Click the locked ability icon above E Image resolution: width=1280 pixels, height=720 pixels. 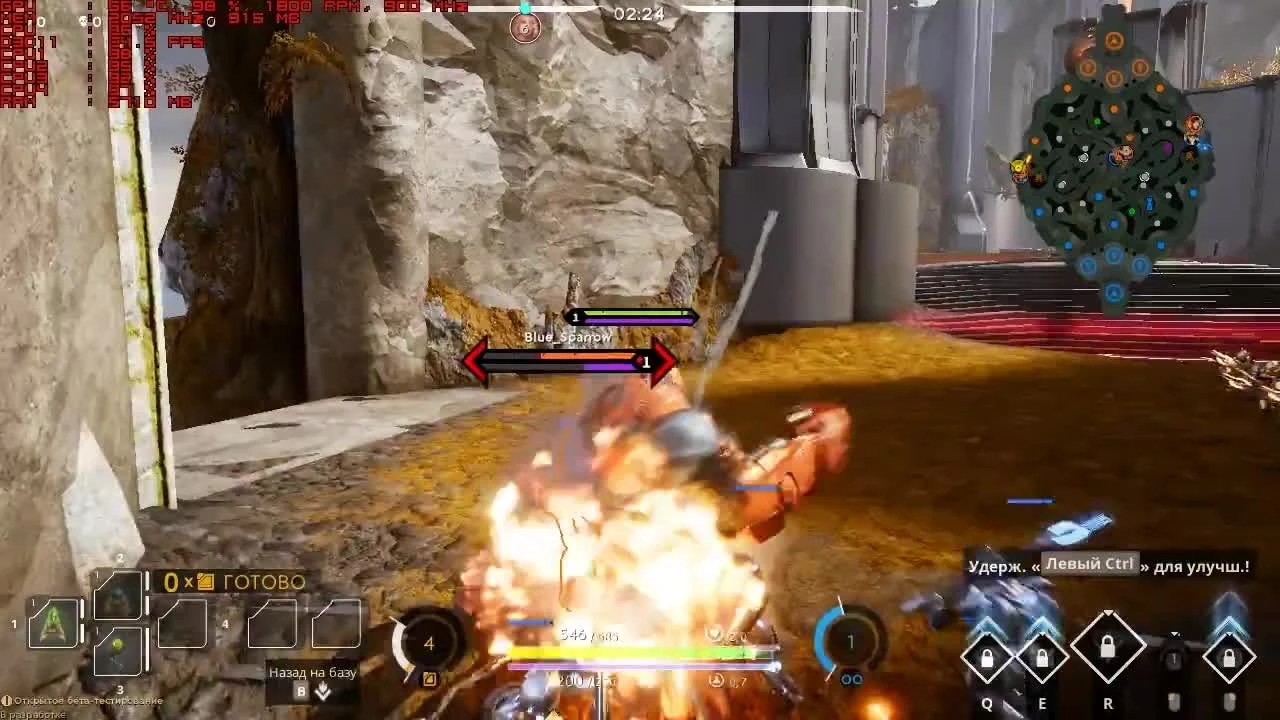[1043, 655]
